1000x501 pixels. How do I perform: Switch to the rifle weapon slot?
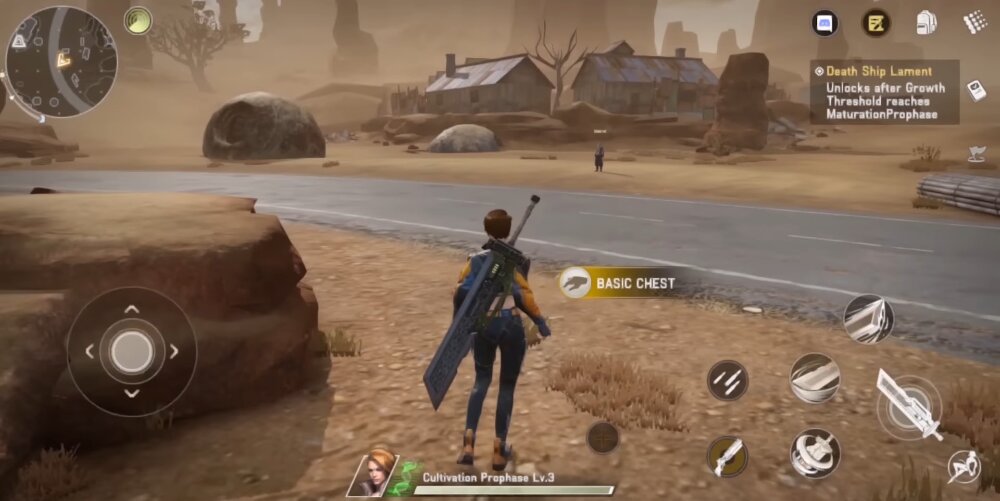coord(727,457)
